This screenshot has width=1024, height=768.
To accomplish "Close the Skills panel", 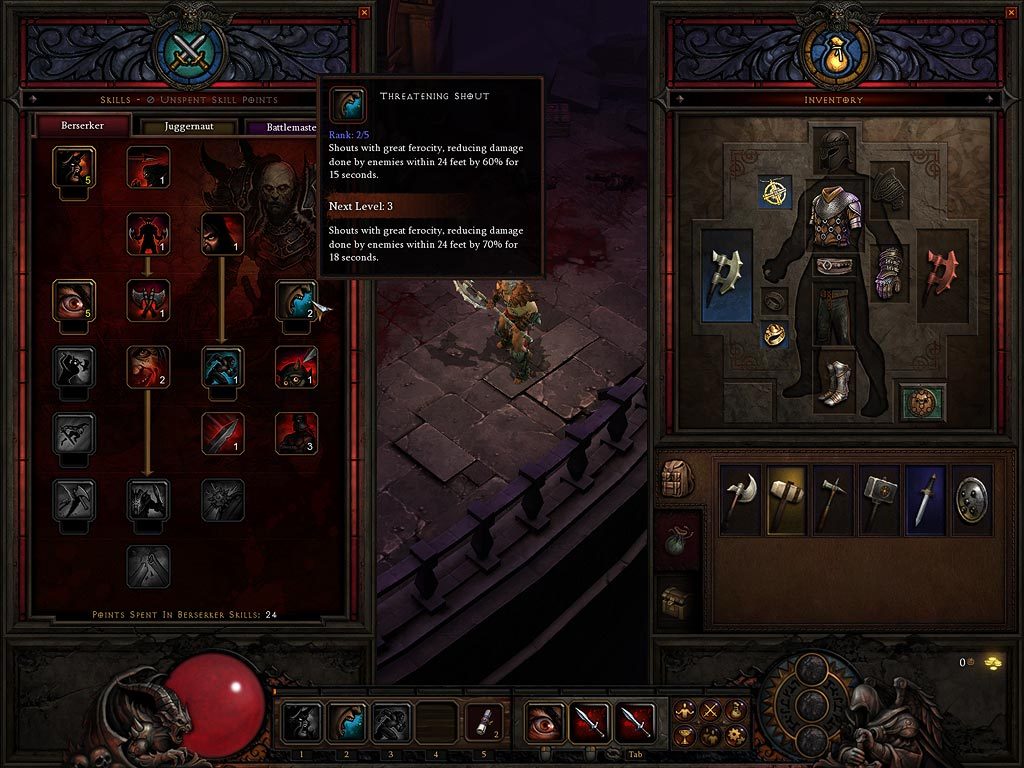I will (x=364, y=12).
